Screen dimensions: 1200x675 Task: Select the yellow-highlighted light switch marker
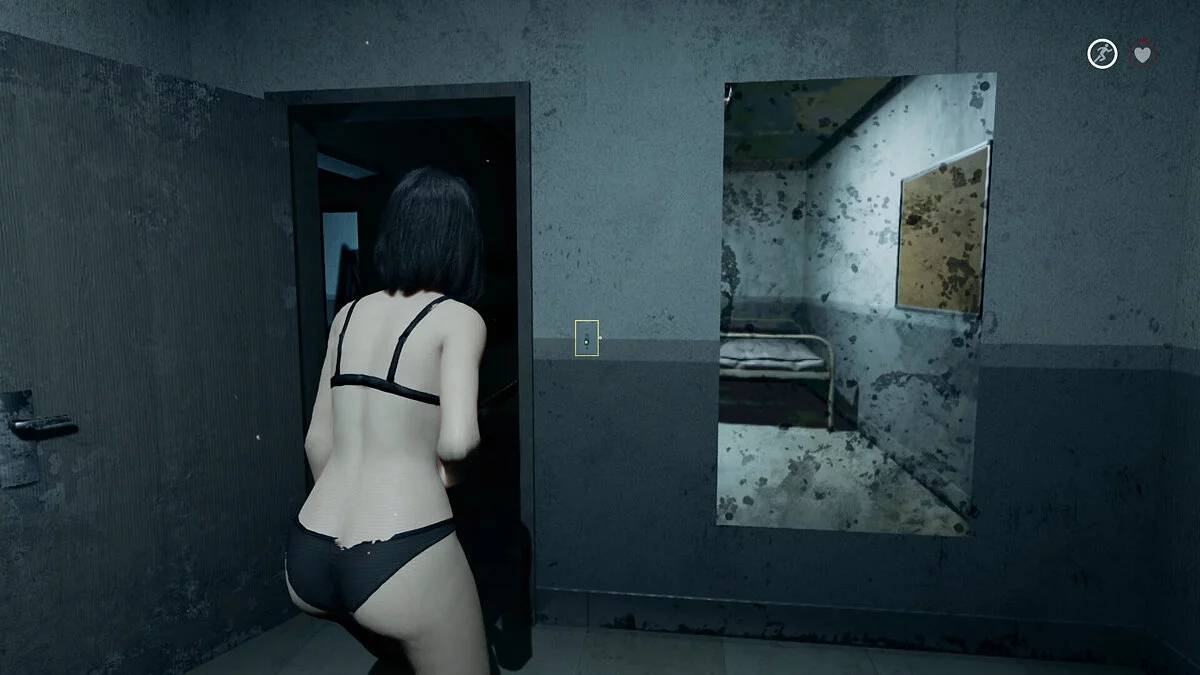(x=587, y=338)
